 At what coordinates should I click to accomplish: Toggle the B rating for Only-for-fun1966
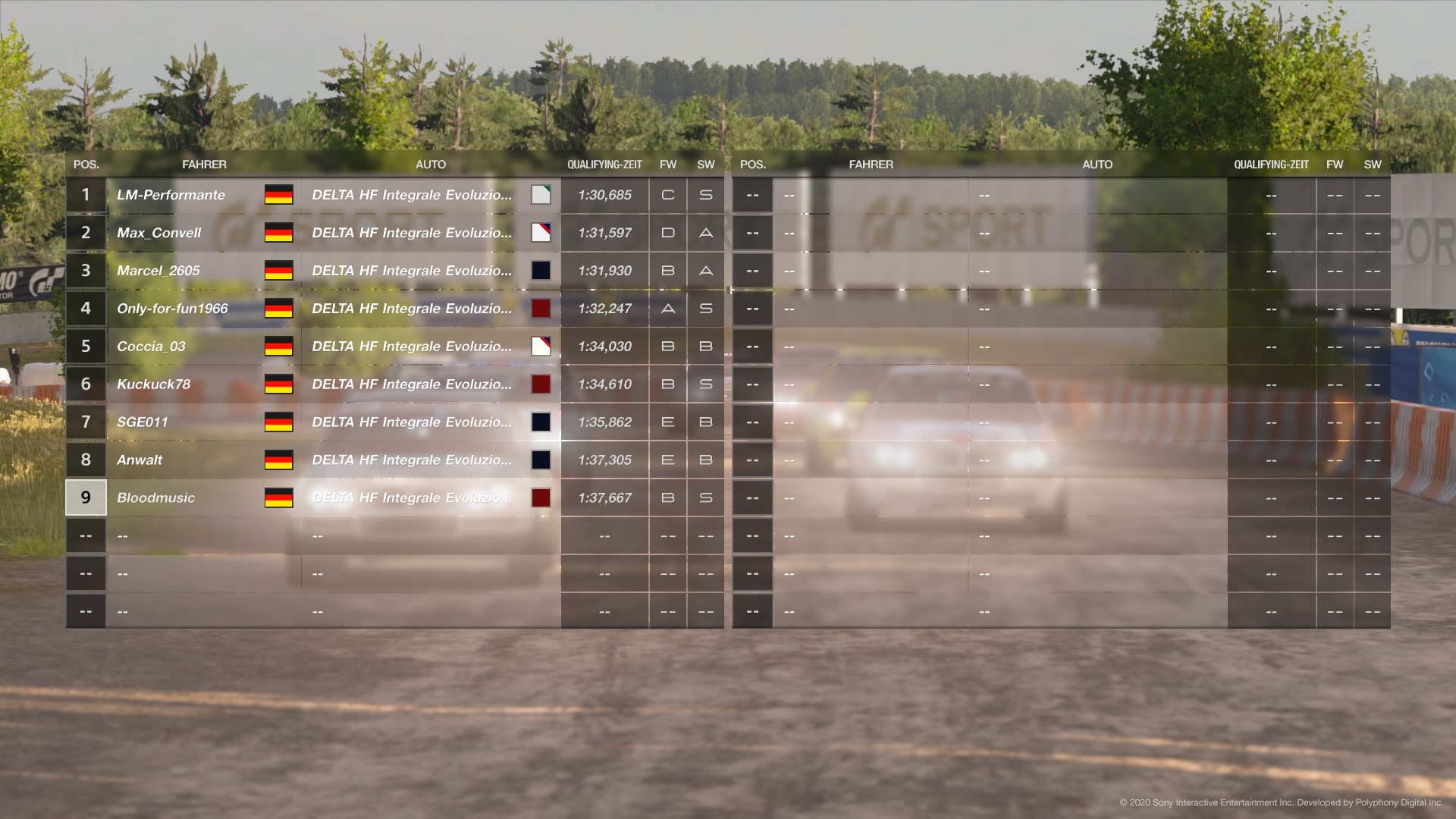pyautogui.click(x=668, y=309)
